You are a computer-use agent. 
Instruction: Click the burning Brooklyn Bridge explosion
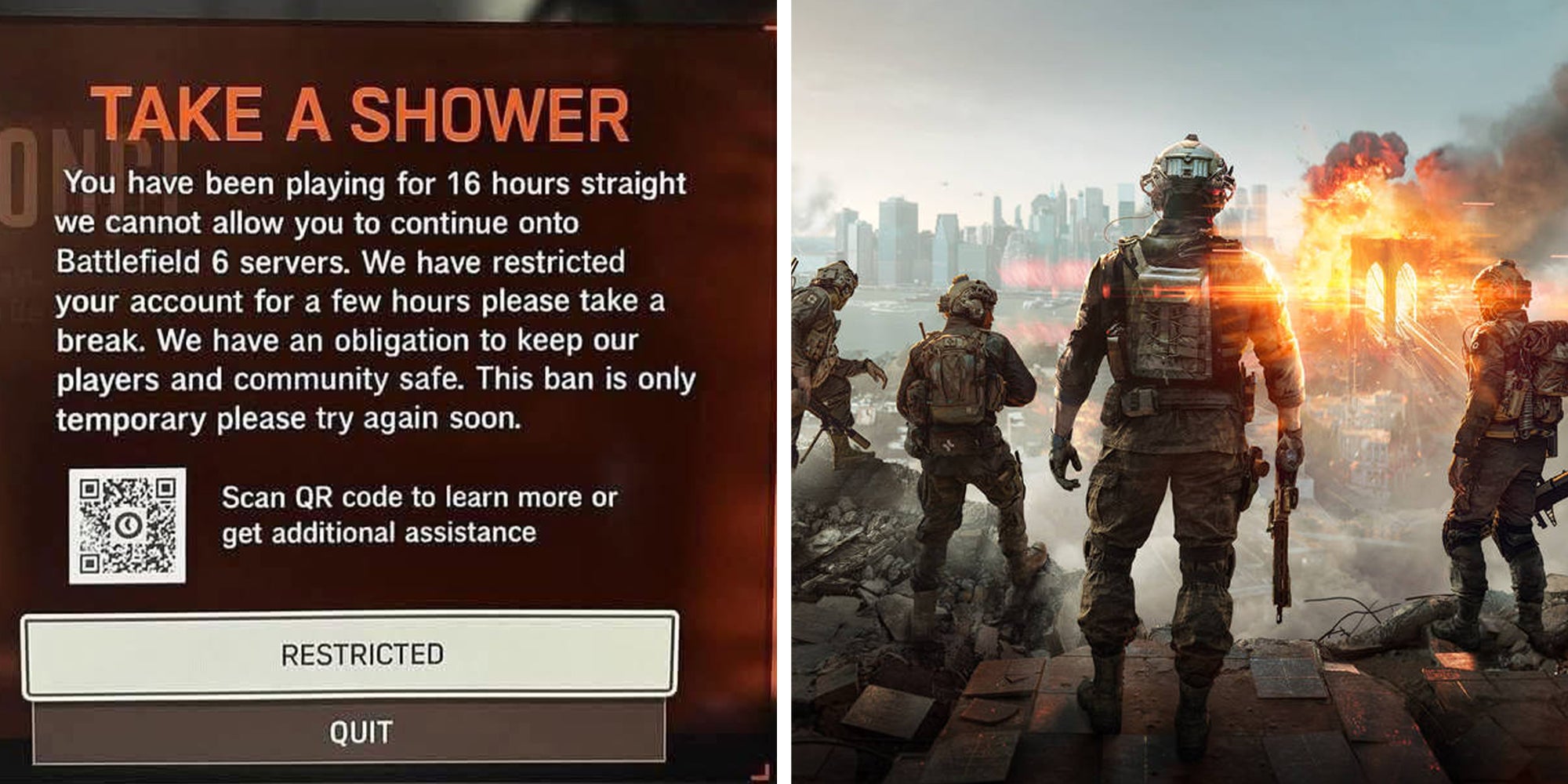click(x=1380, y=235)
